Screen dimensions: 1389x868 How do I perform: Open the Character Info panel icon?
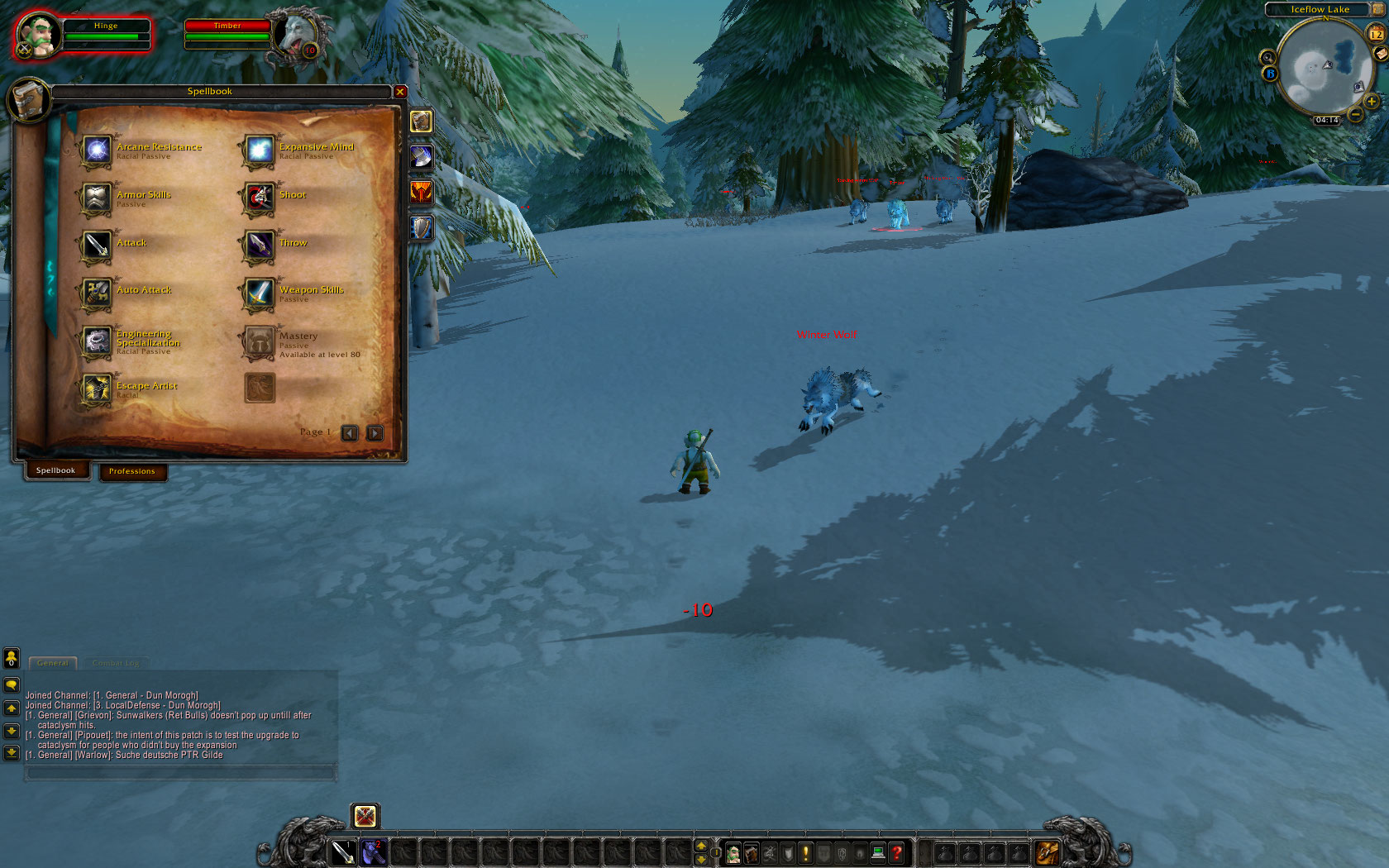click(733, 853)
